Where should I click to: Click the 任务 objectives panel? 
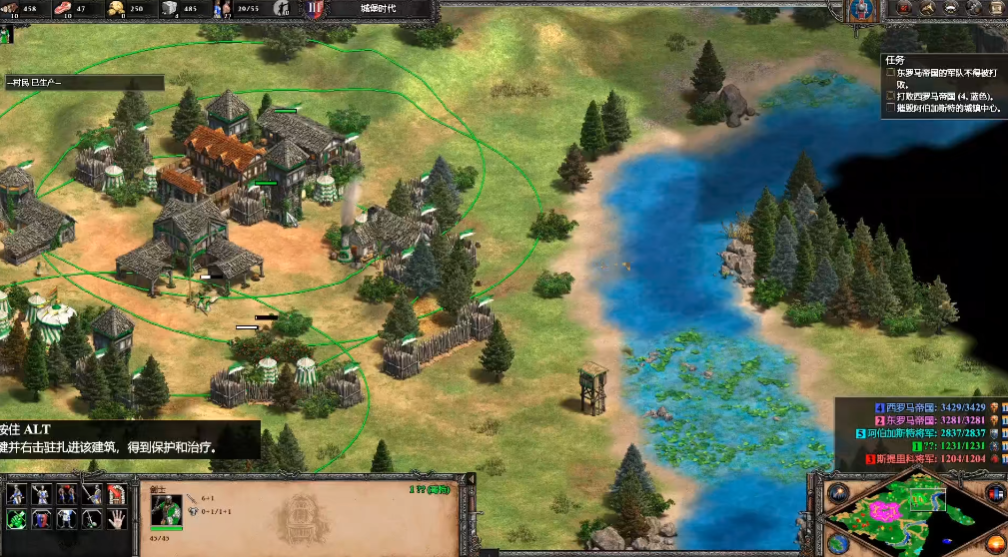(x=942, y=87)
